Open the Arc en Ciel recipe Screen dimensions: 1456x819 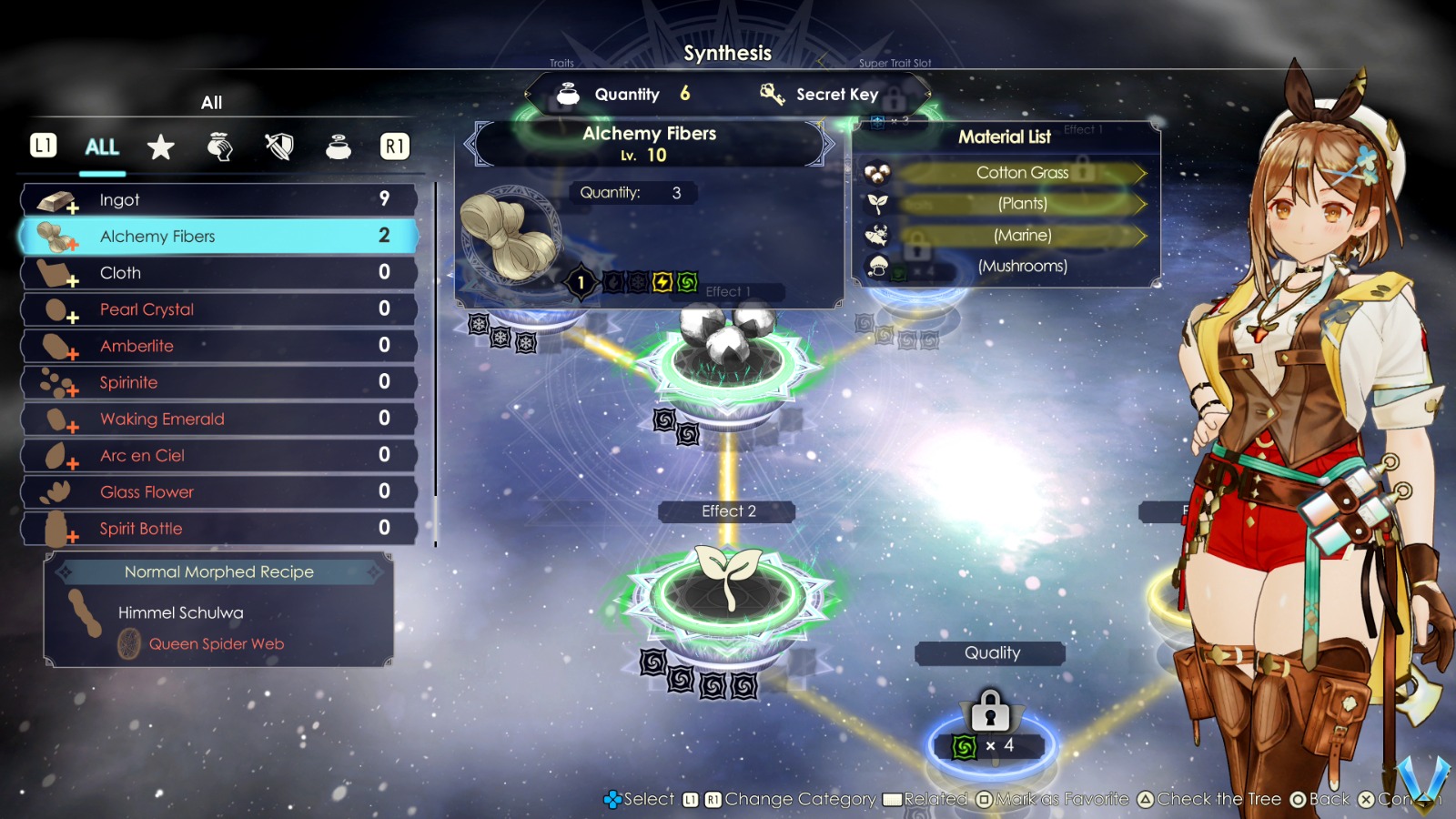tap(218, 455)
